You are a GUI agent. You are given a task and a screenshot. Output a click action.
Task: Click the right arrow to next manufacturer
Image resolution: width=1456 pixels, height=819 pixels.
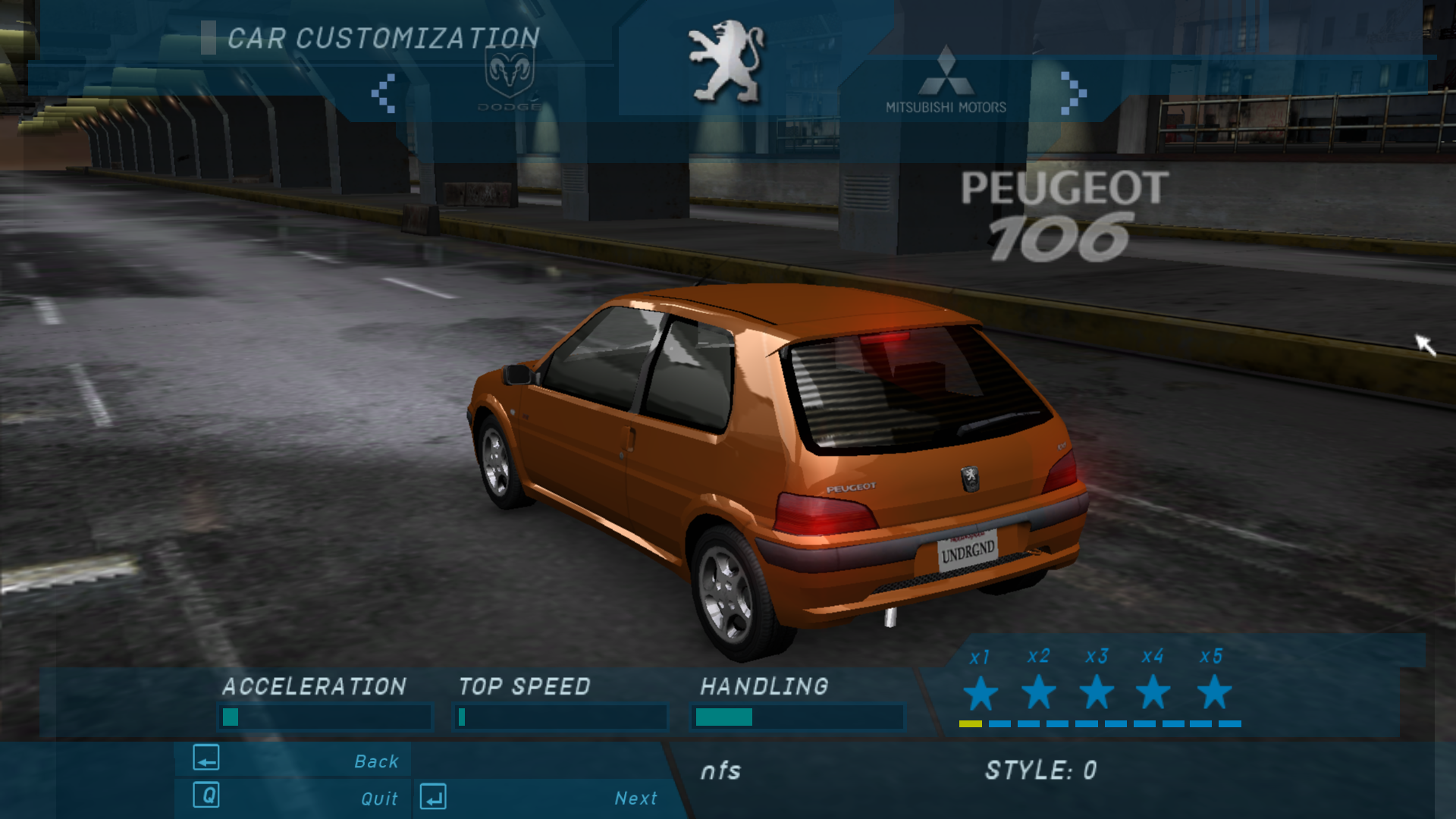coord(1072,93)
